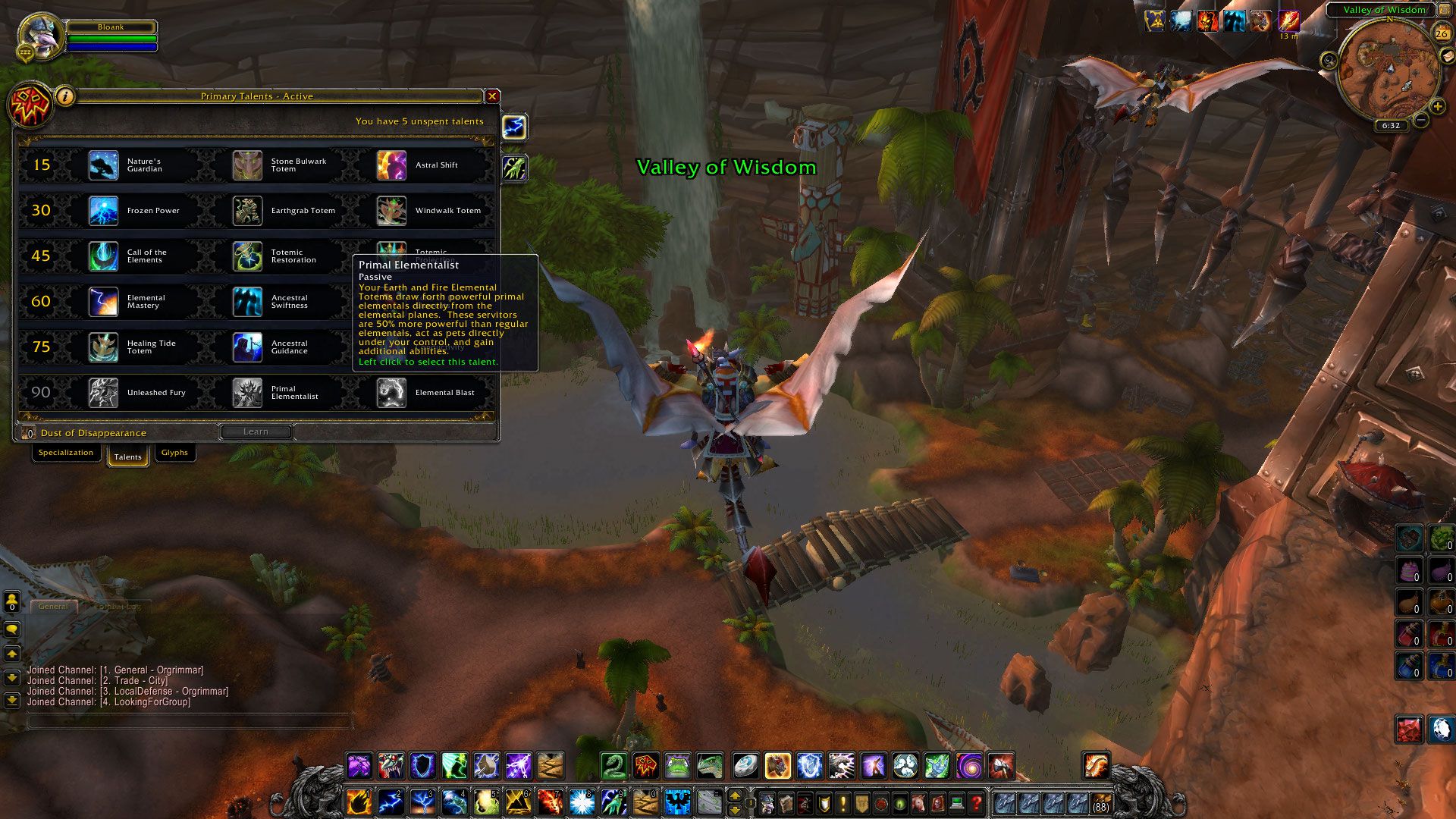Click the minimap zoom-in button
Image resolution: width=1456 pixels, height=819 pixels.
pyautogui.click(x=1437, y=107)
